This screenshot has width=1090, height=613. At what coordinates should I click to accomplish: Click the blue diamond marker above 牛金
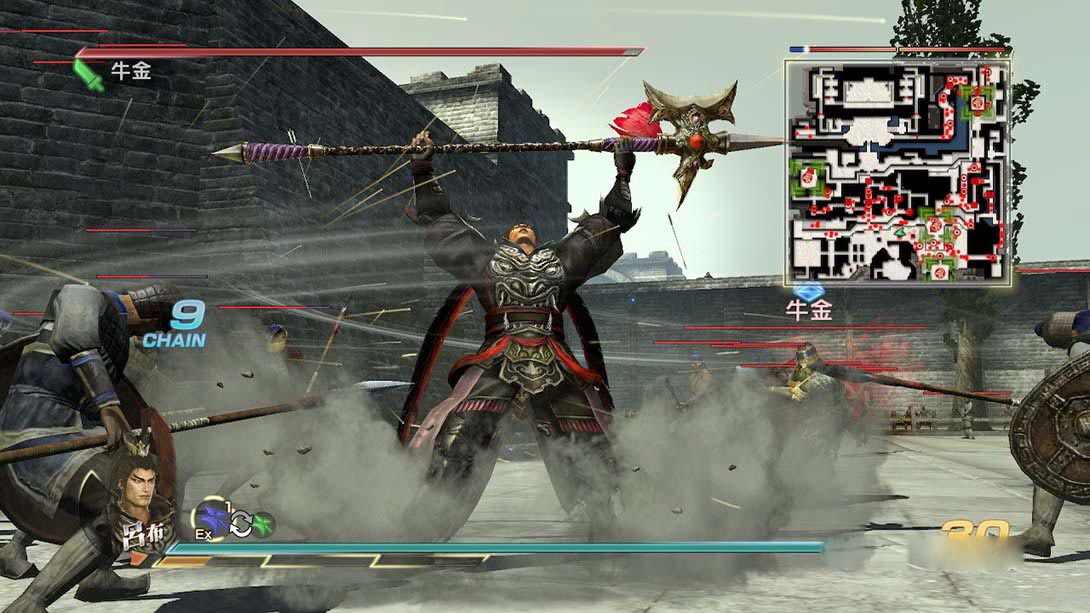pyautogui.click(x=808, y=291)
